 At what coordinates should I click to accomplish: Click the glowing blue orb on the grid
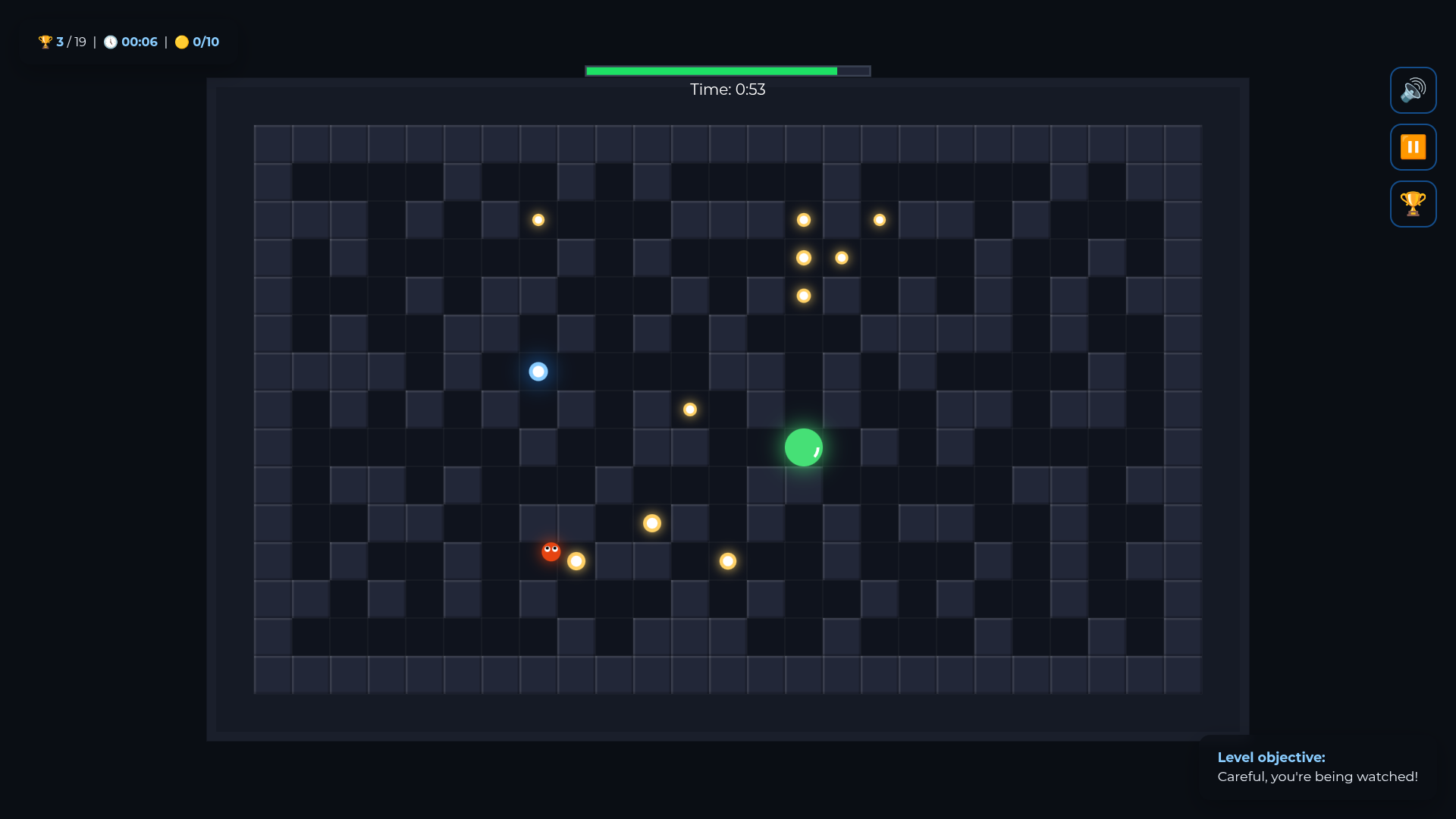click(538, 372)
